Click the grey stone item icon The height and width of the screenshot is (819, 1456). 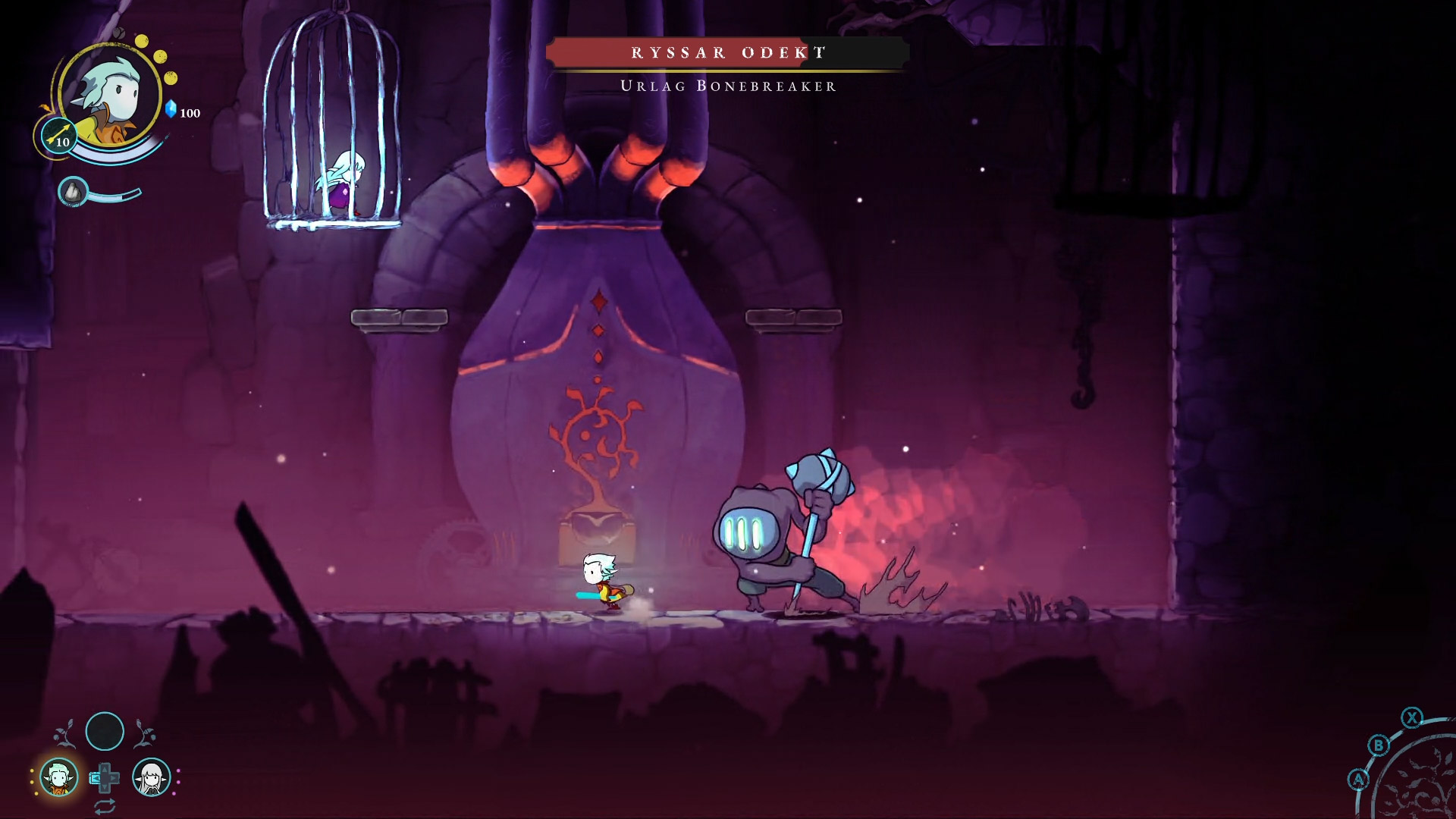(73, 192)
